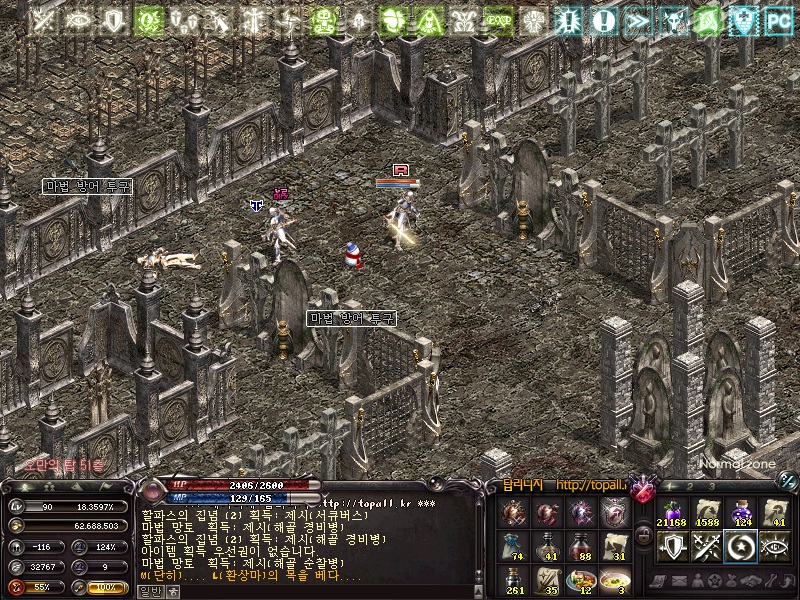Click the handshake trade menu icon
The width and height of the screenshot is (800, 600).
pyautogui.click(x=749, y=581)
